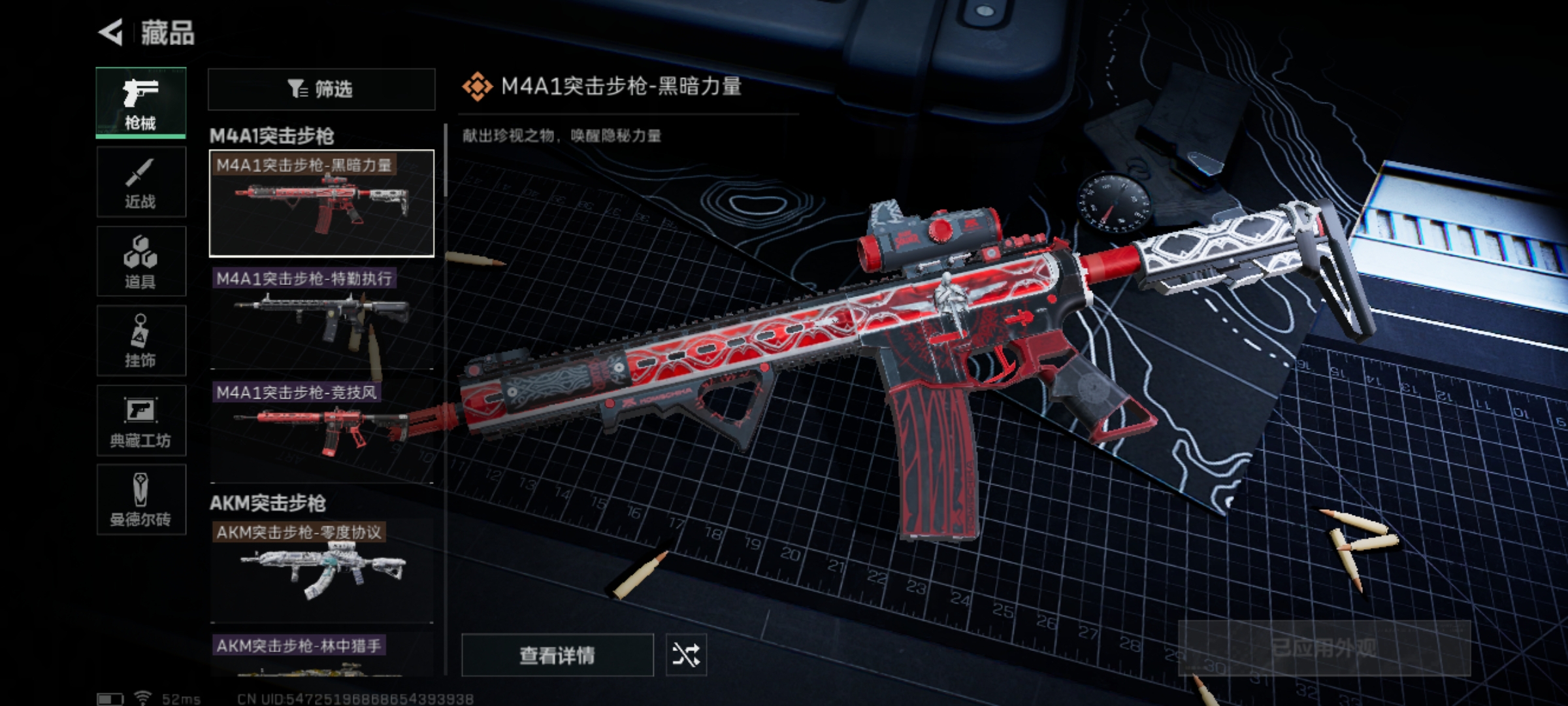Image resolution: width=1568 pixels, height=706 pixels.
Task: Go back using the arrow beside 藏品
Action: [111, 33]
